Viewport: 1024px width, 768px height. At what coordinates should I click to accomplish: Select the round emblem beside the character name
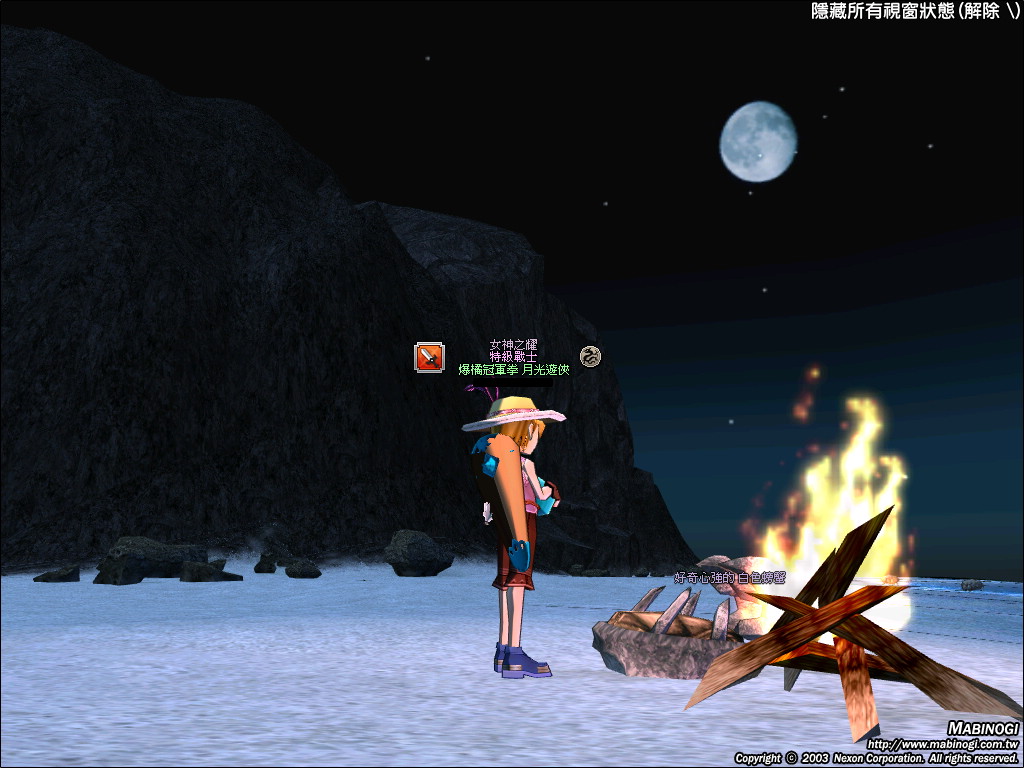coord(590,355)
